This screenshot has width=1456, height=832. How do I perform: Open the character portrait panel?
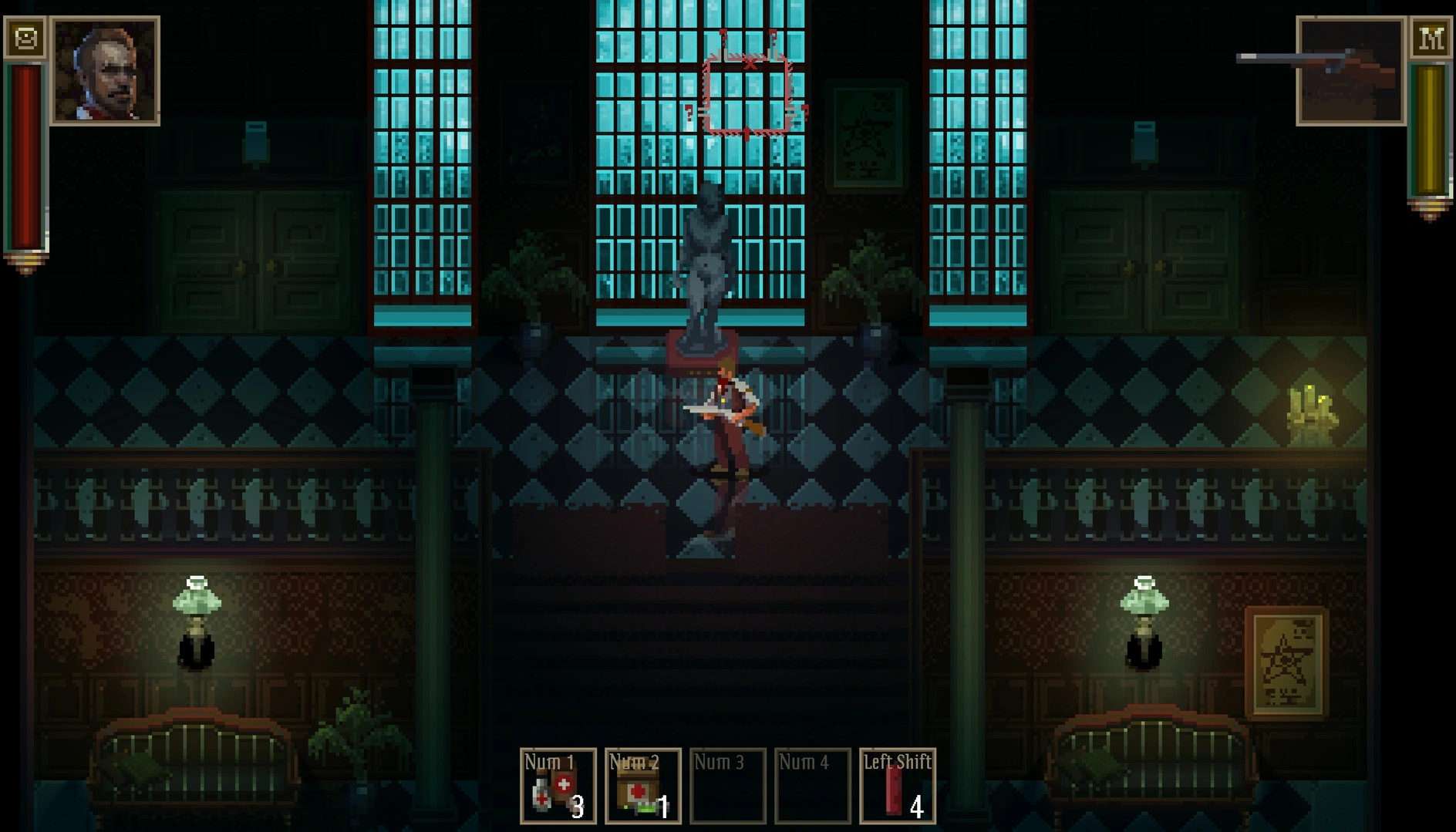(x=105, y=71)
